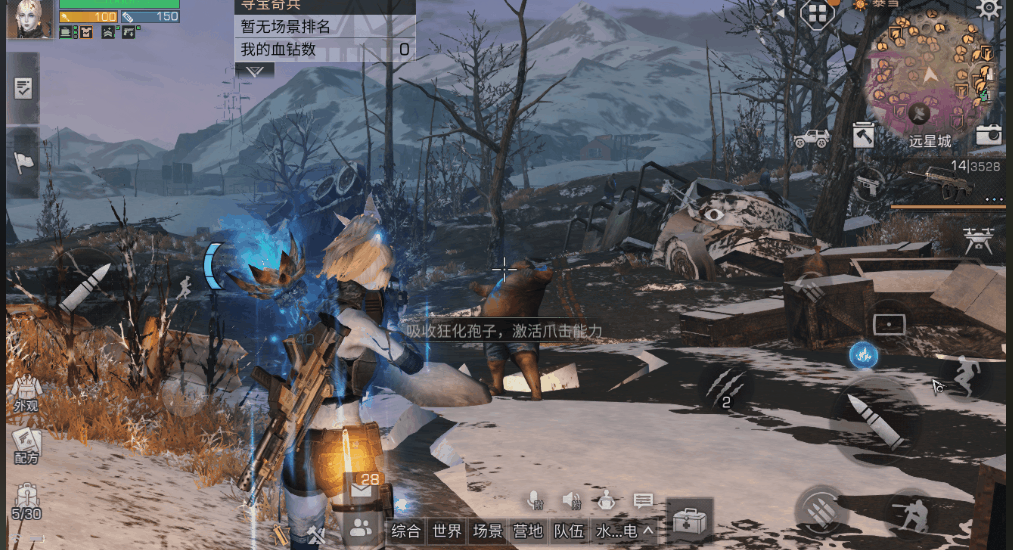Image resolution: width=1013 pixels, height=550 pixels.
Task: Activate the drone icon
Action: pos(980,238)
